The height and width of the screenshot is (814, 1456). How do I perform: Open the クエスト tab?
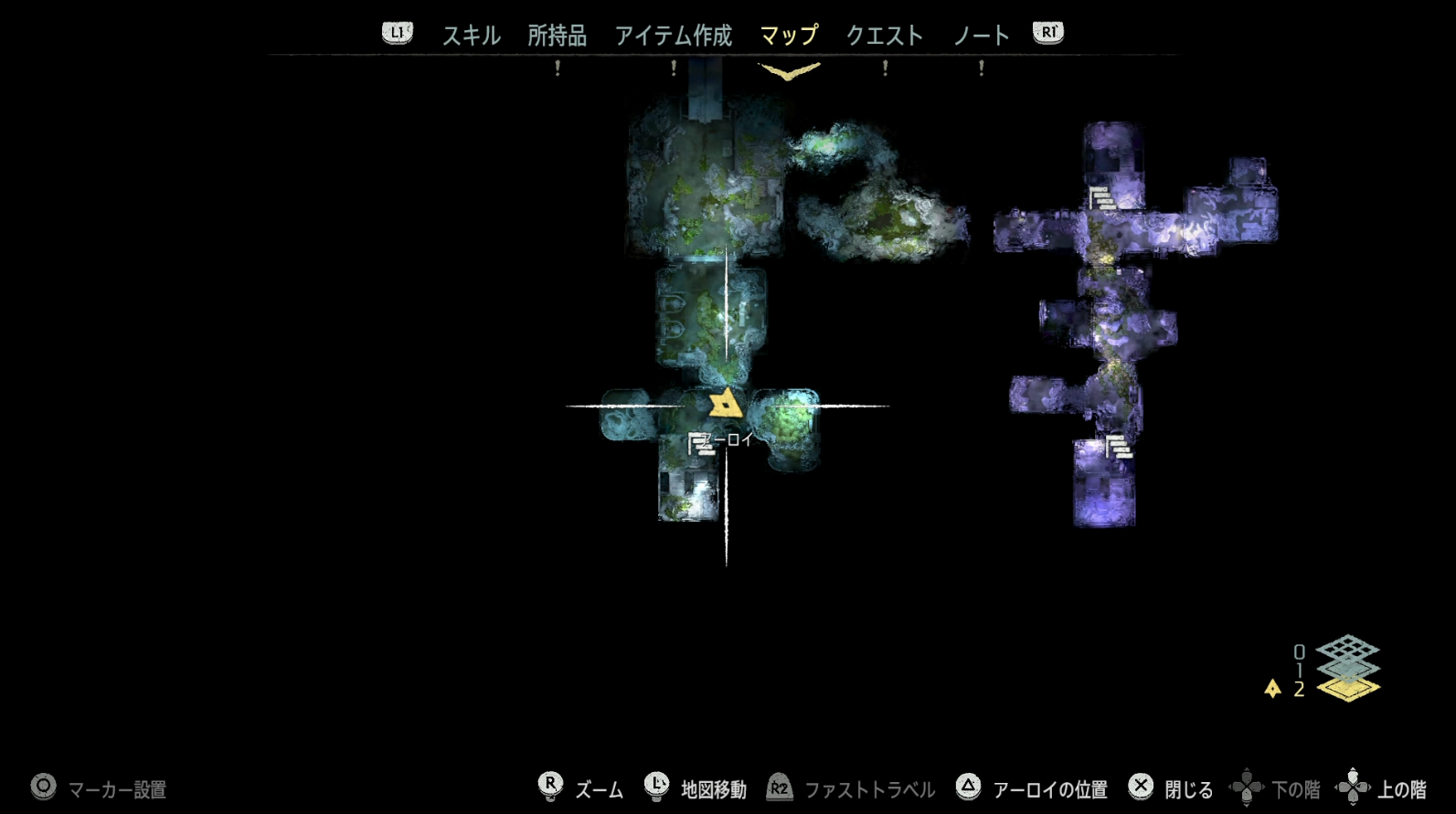click(885, 34)
